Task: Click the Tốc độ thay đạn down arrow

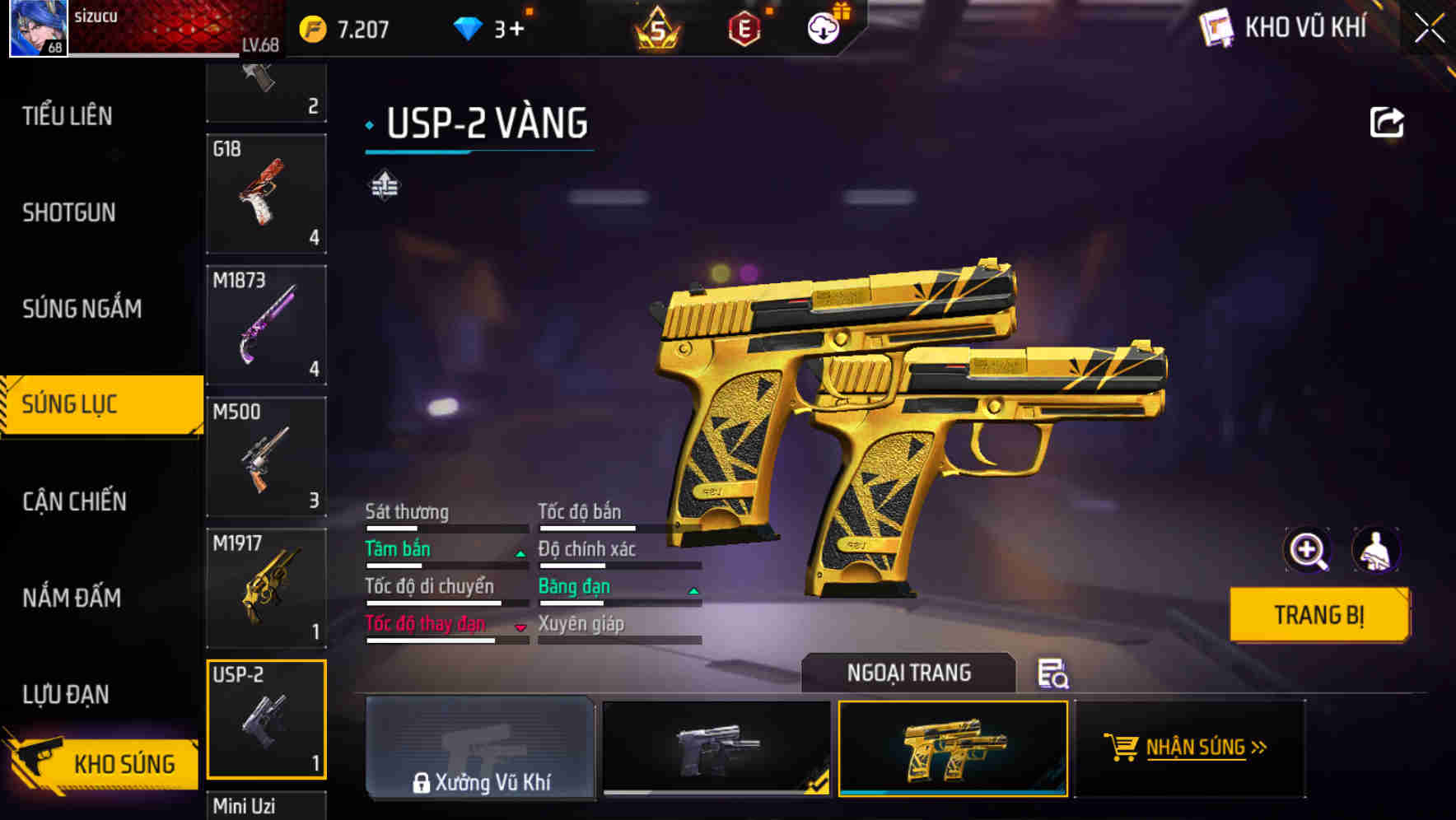Action: tap(520, 628)
